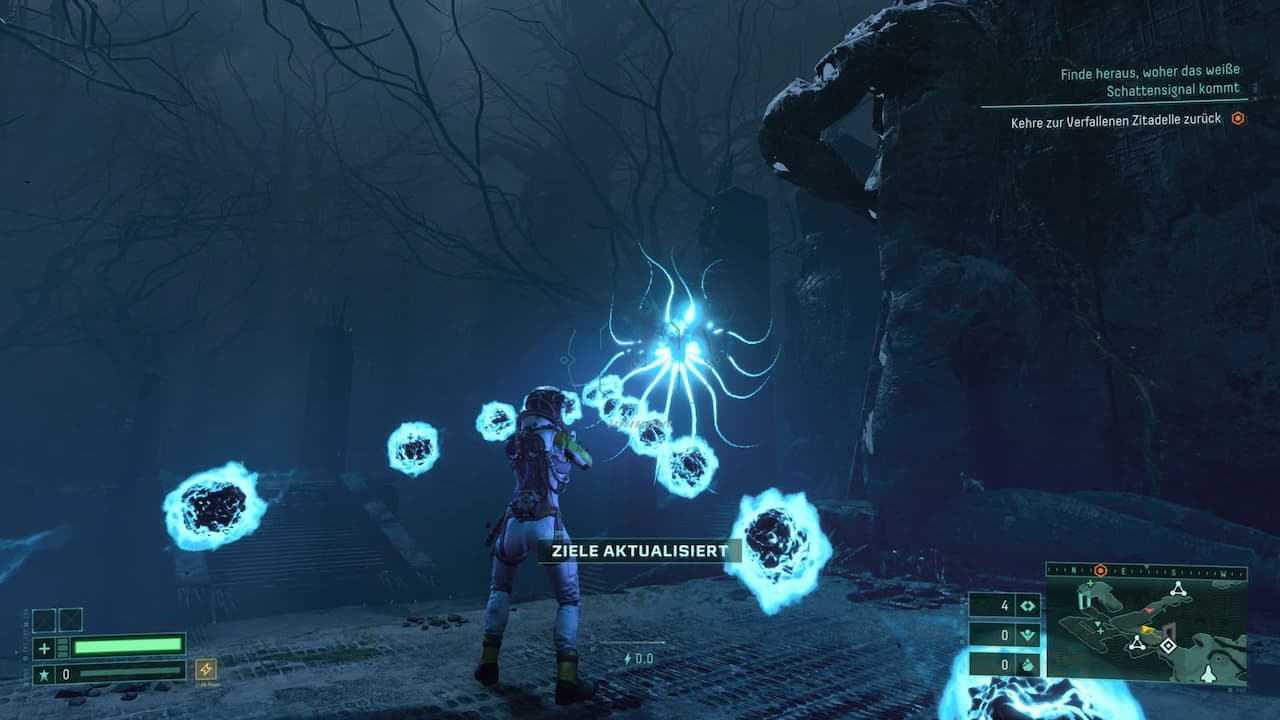Click the weapon proficiency star icon
The image size is (1280, 720).
(43, 673)
